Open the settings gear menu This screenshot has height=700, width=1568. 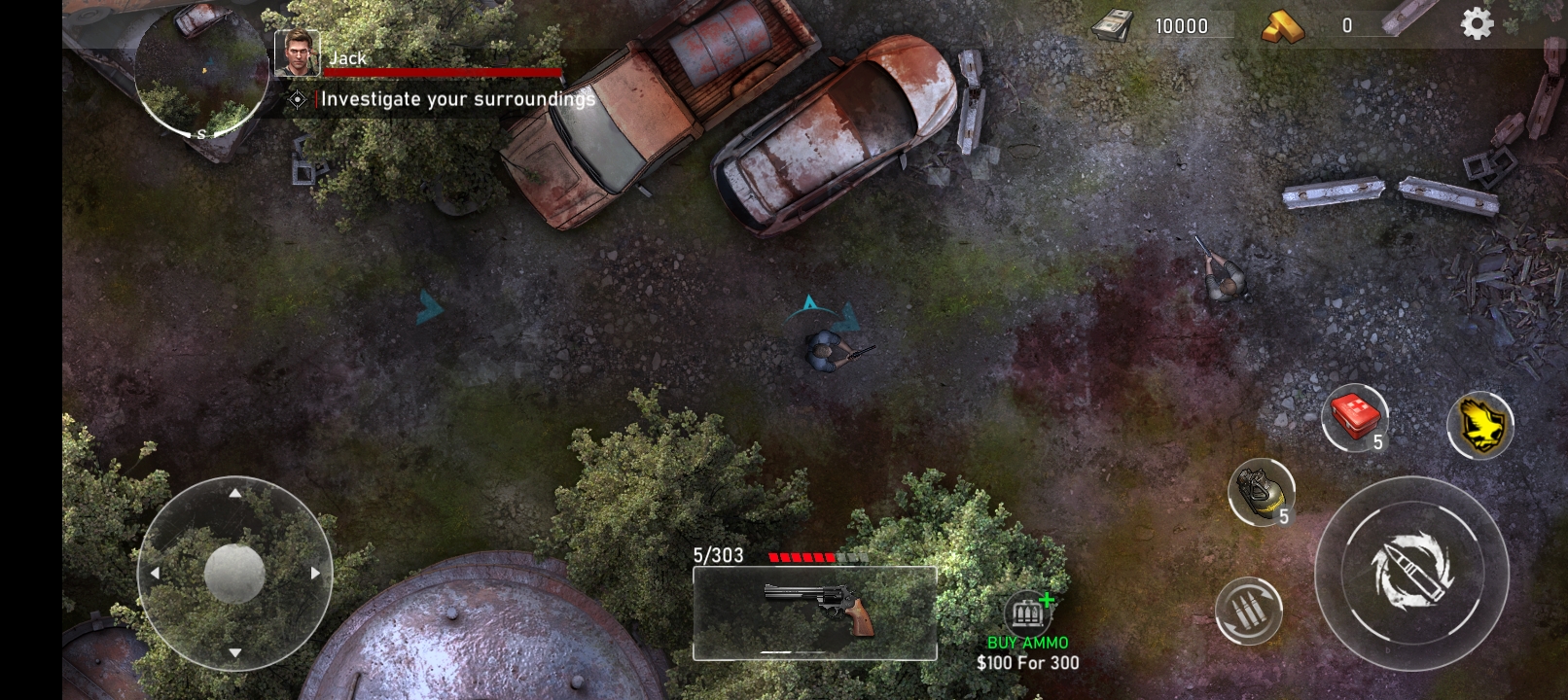[1476, 24]
